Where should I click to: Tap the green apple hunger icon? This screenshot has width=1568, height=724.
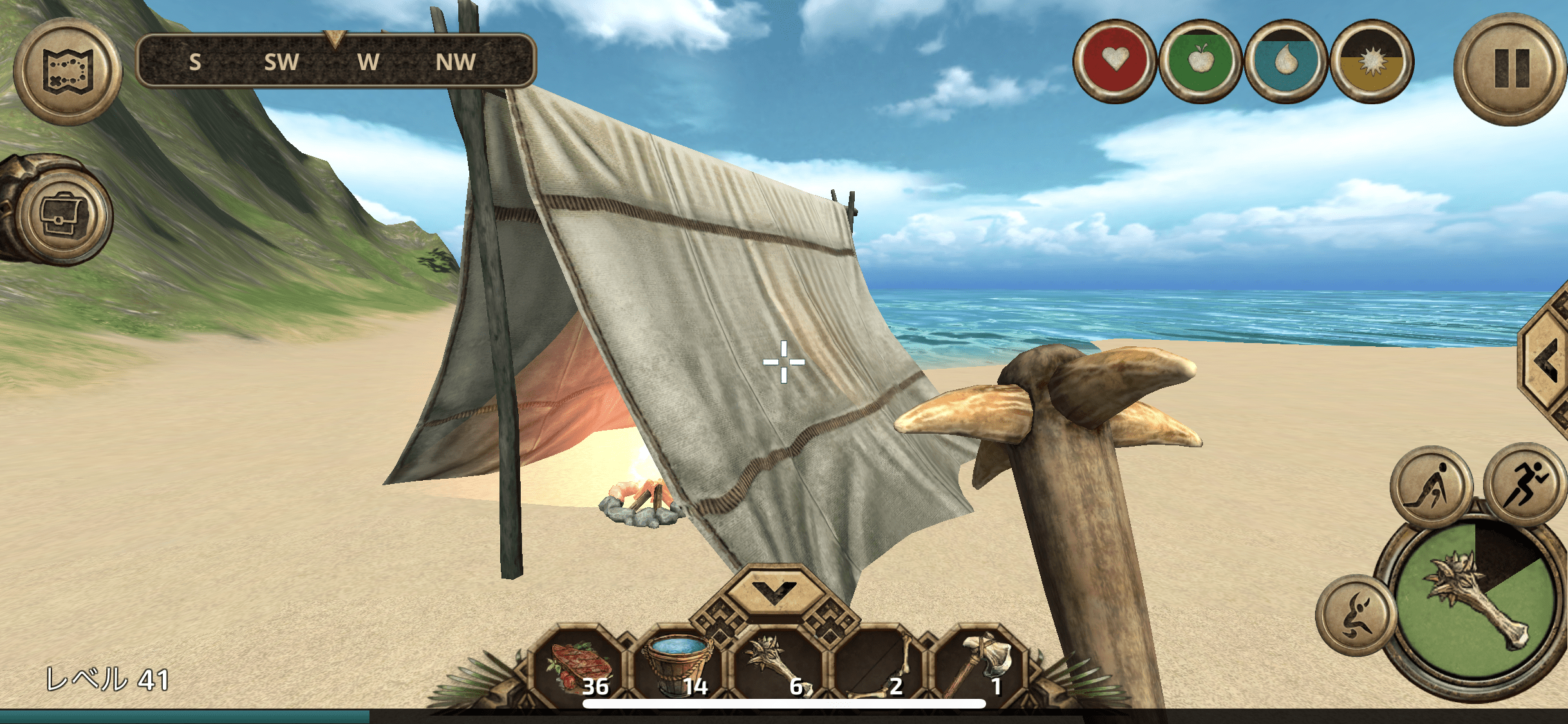(x=1200, y=61)
